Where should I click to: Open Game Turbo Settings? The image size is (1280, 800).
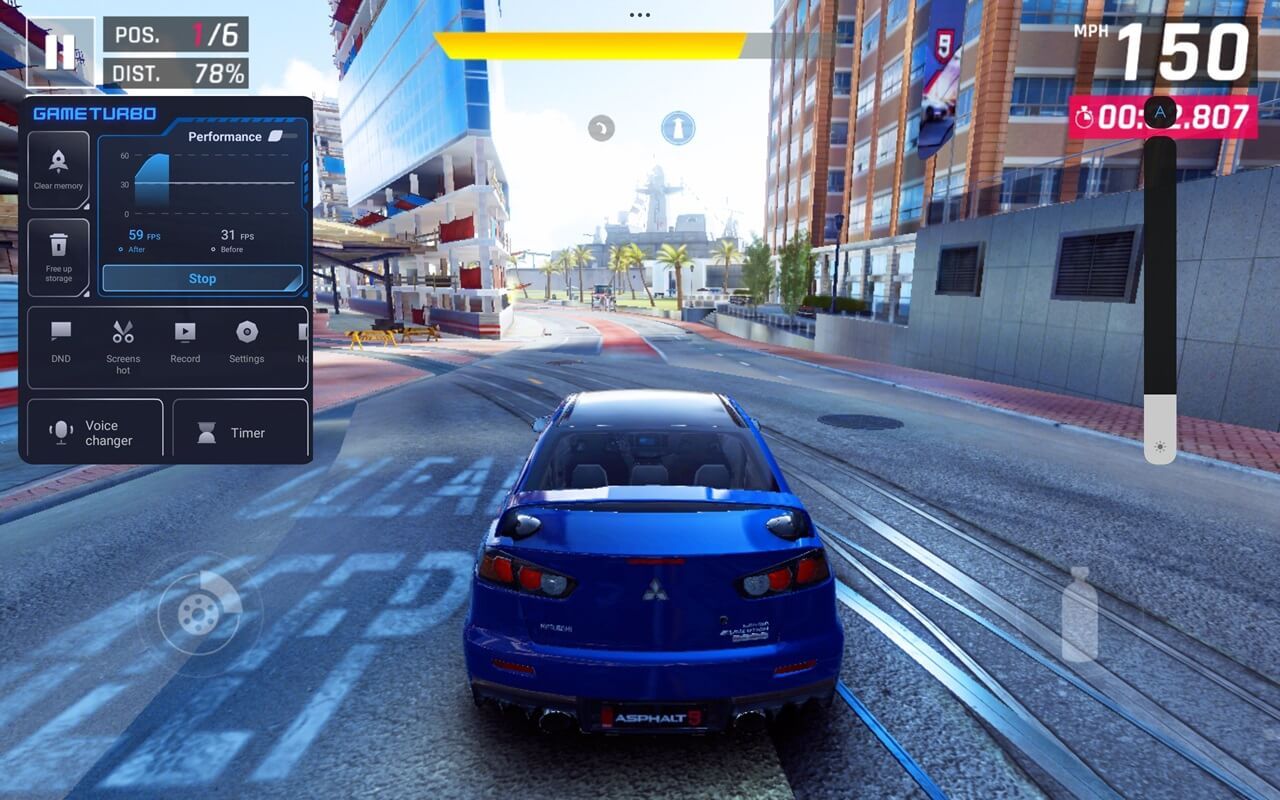(x=246, y=342)
